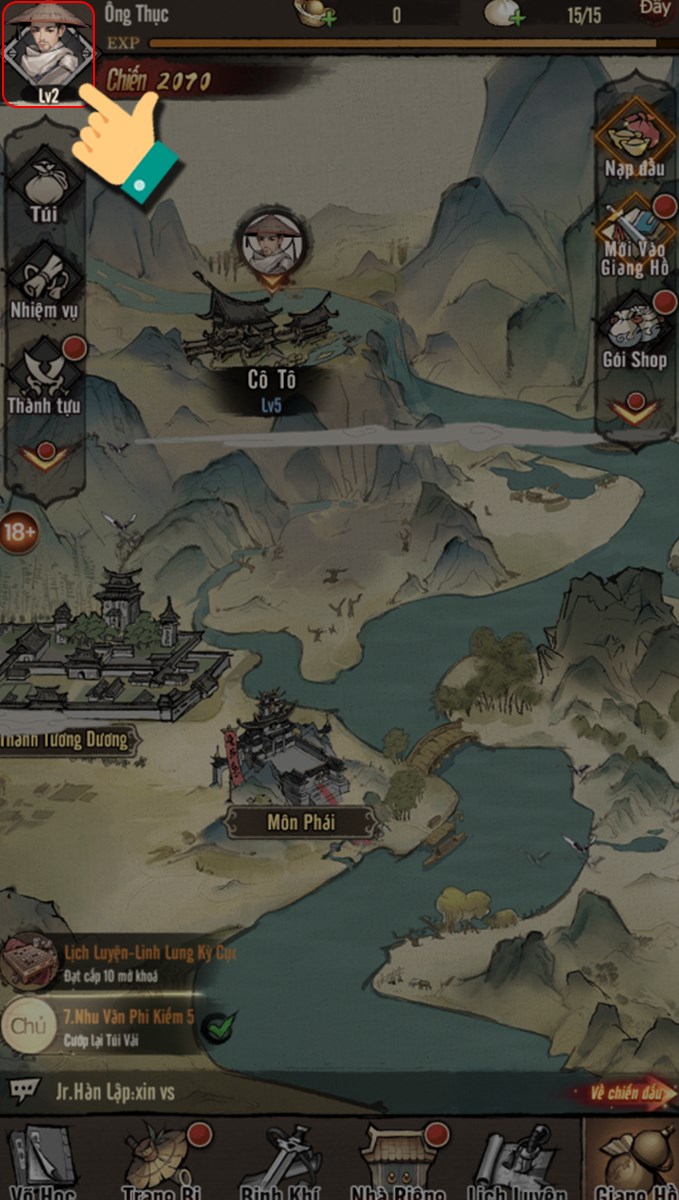Open the Gói Shop

634,332
